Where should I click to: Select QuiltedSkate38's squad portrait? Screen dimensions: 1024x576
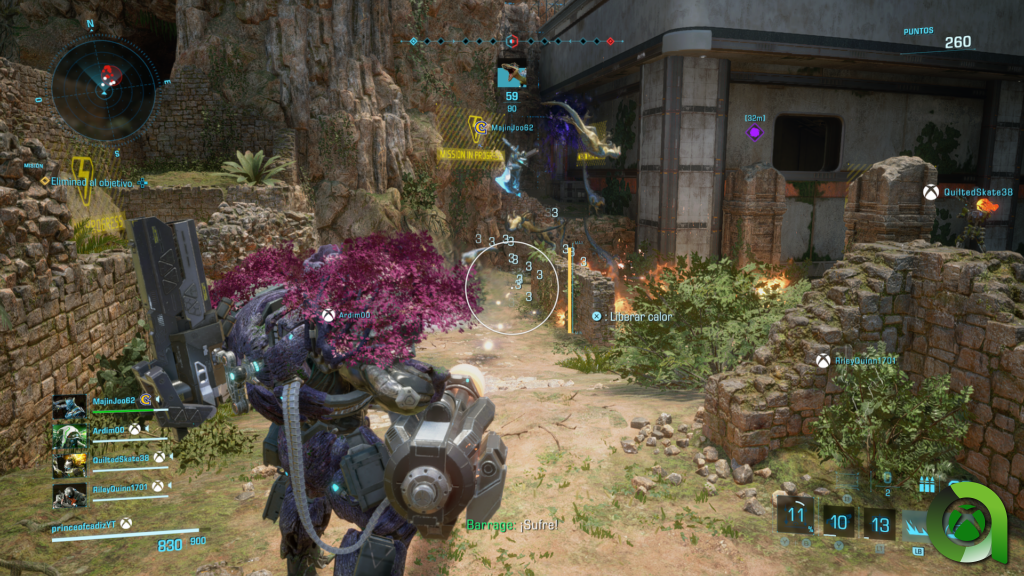(70, 465)
